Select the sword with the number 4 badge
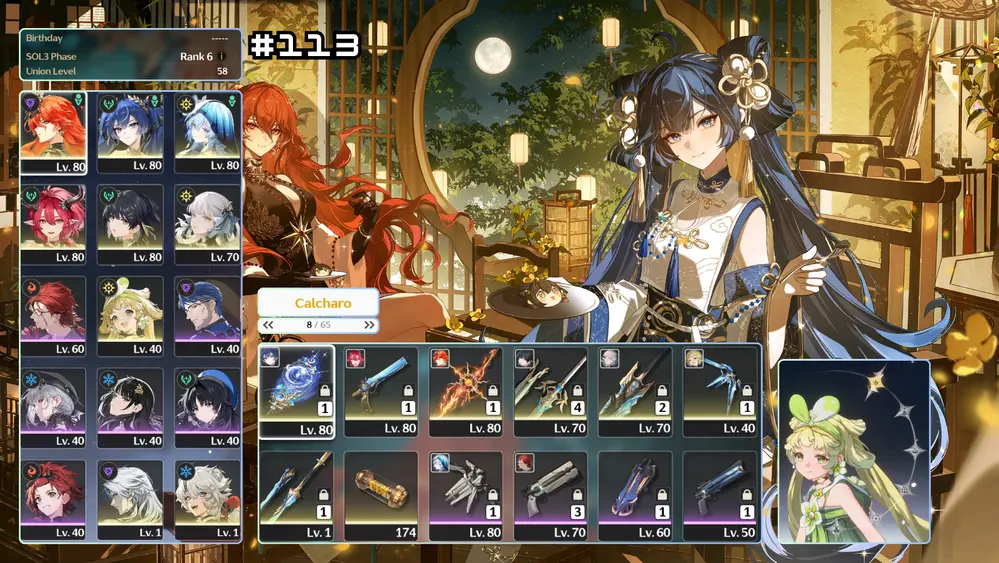 coord(551,391)
